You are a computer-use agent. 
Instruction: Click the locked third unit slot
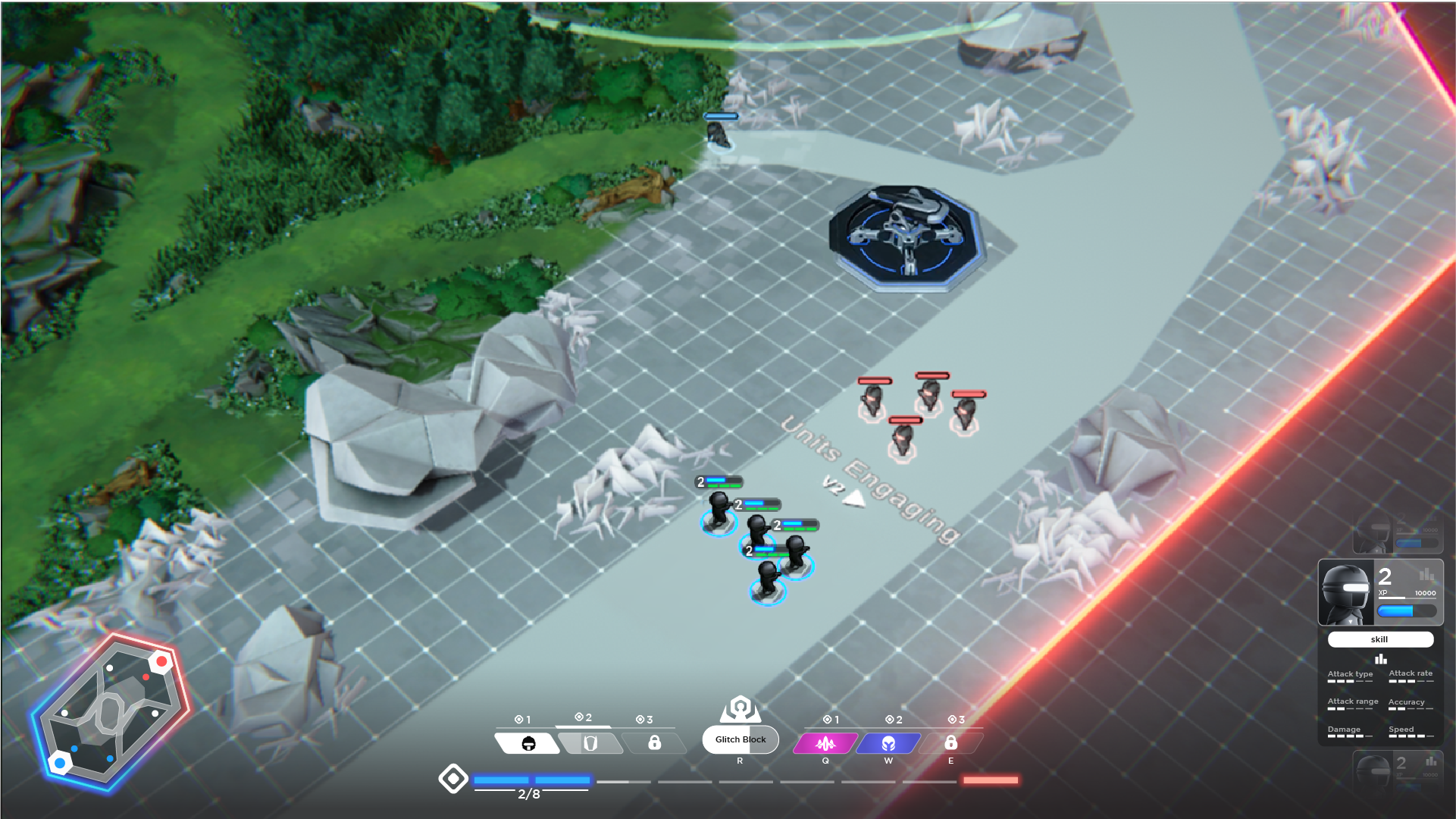tap(654, 743)
